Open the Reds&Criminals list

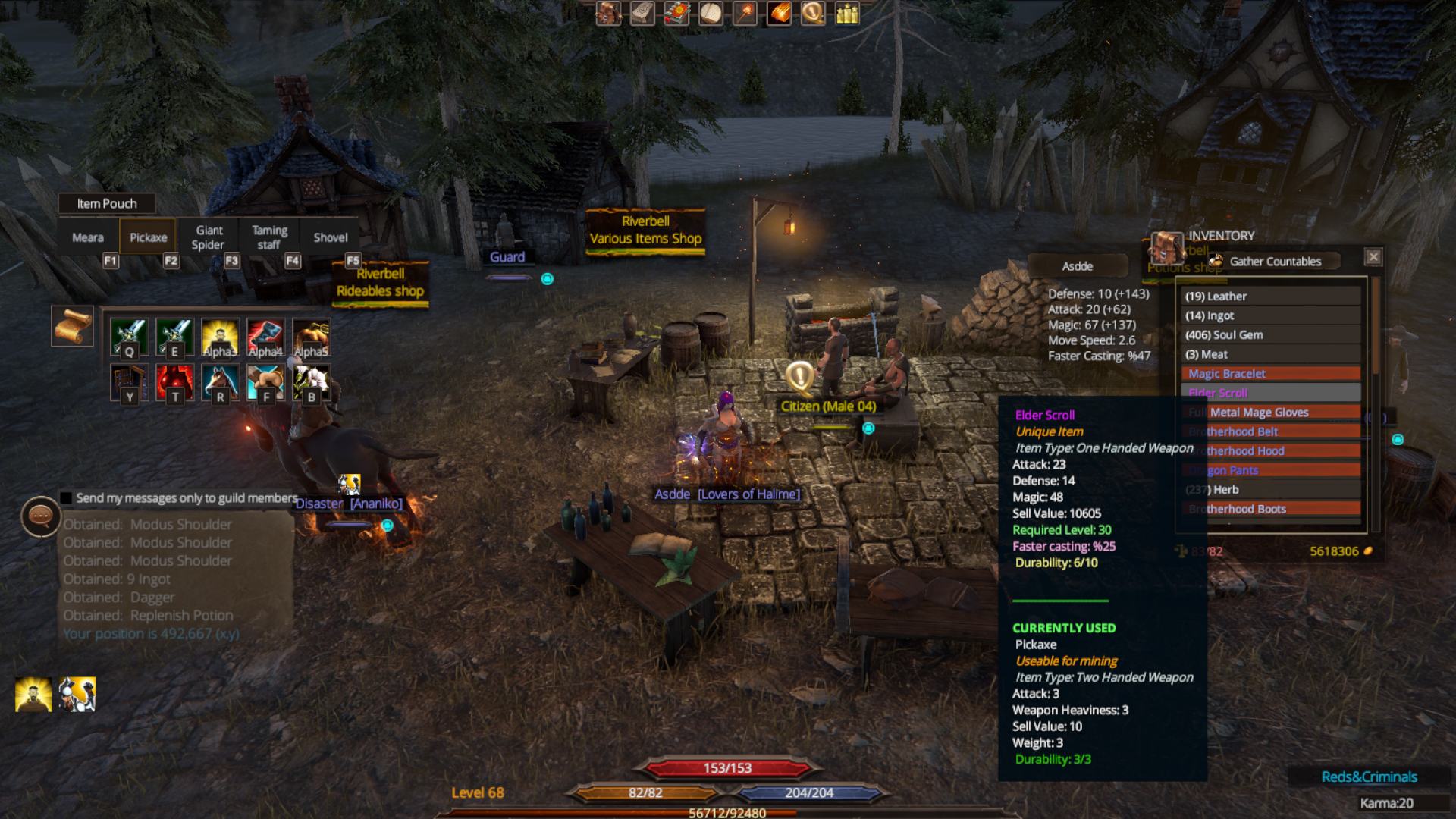1369,777
